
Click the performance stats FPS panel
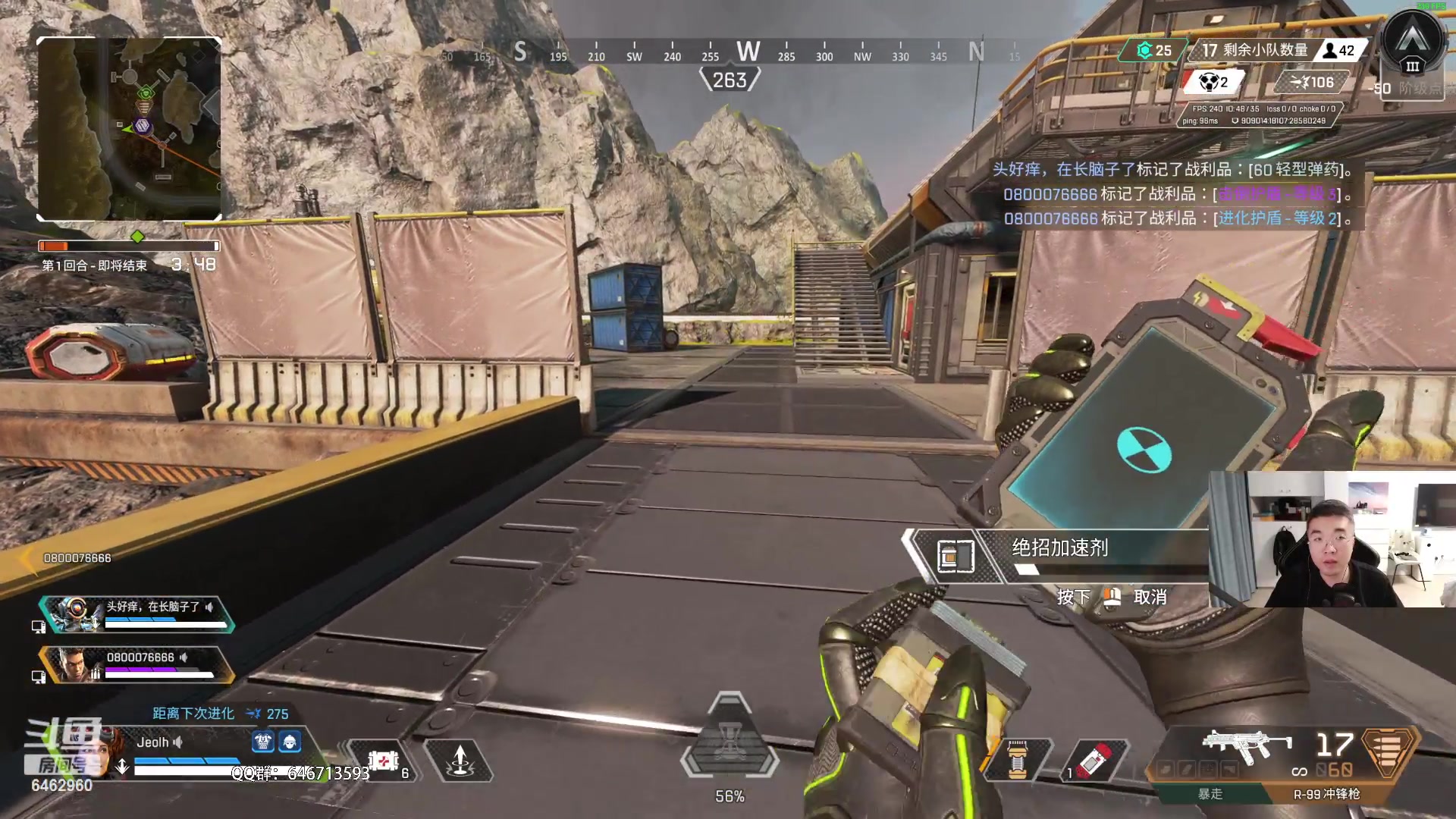1259,115
